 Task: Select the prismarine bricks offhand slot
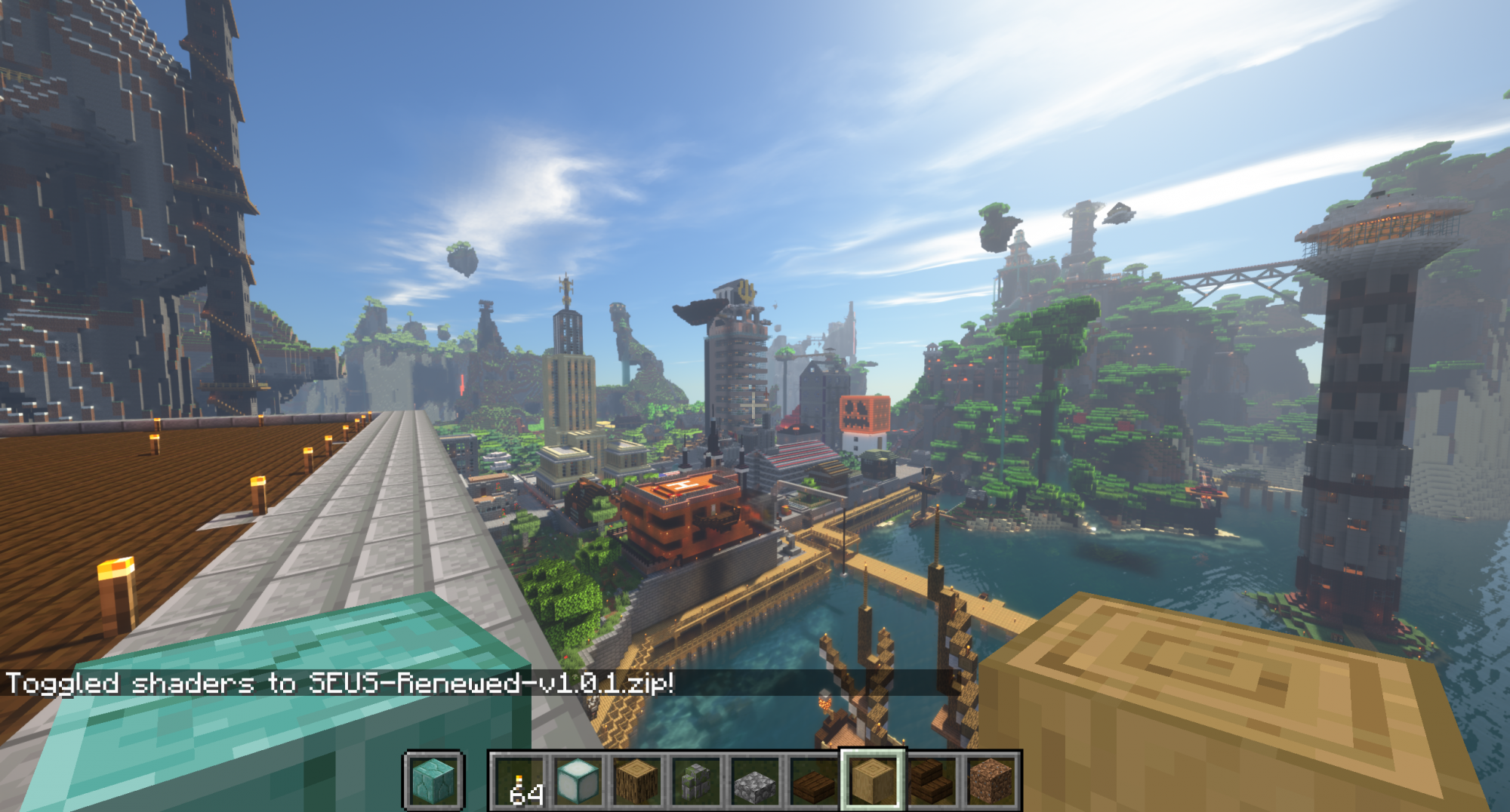[x=434, y=781]
